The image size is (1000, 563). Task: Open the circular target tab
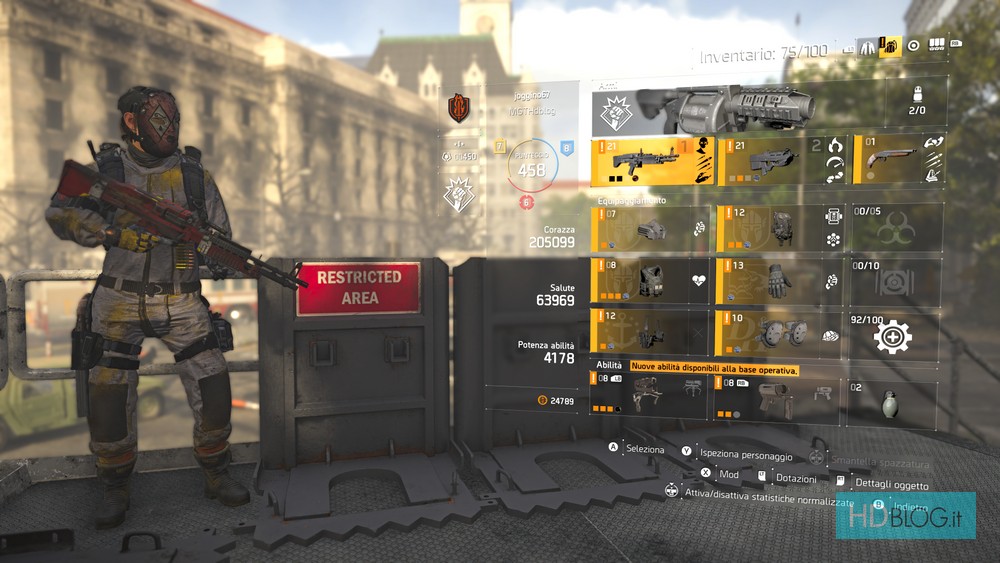tap(913, 46)
